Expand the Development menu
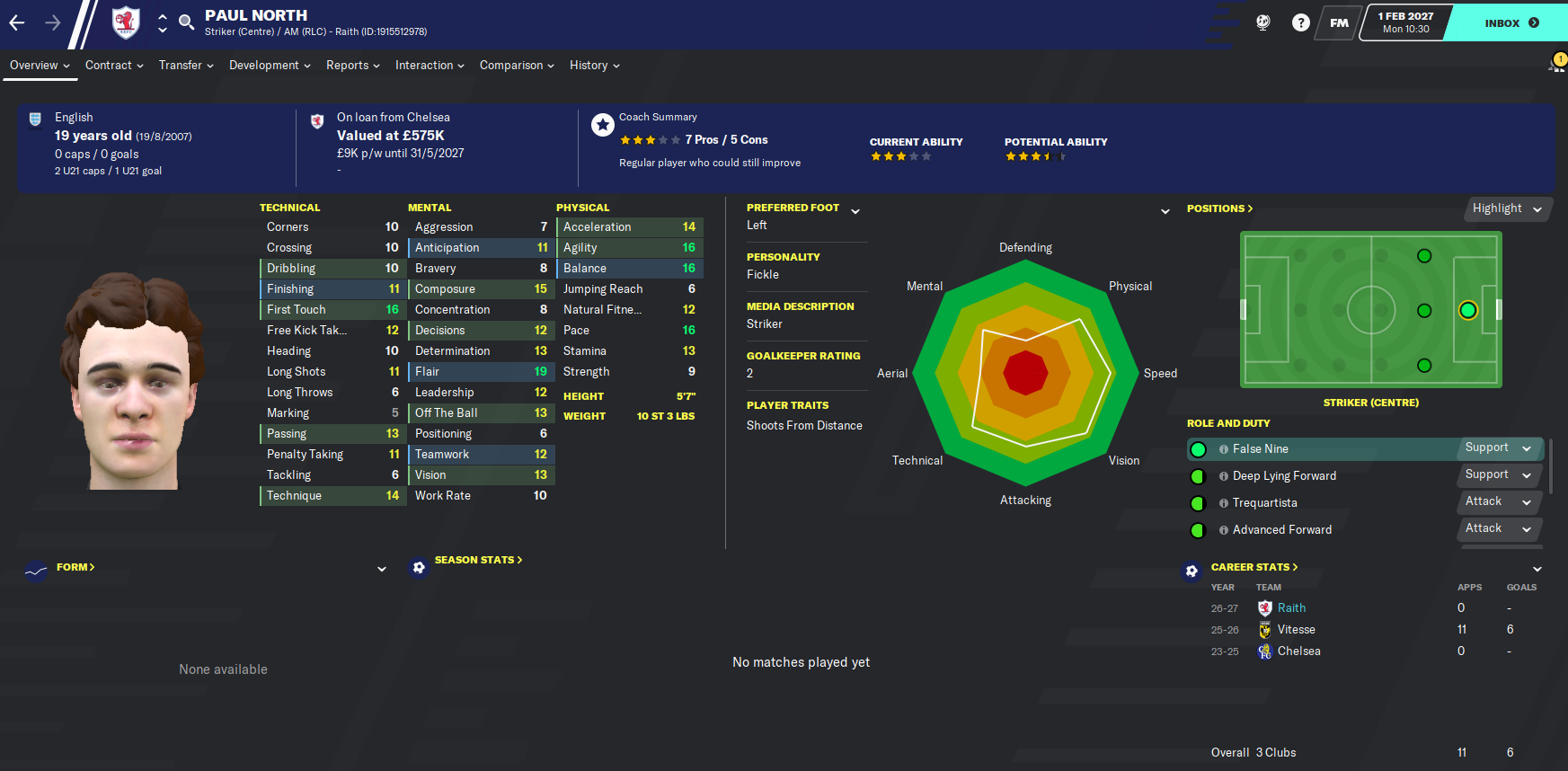This screenshot has height=771, width=1568. tap(270, 66)
